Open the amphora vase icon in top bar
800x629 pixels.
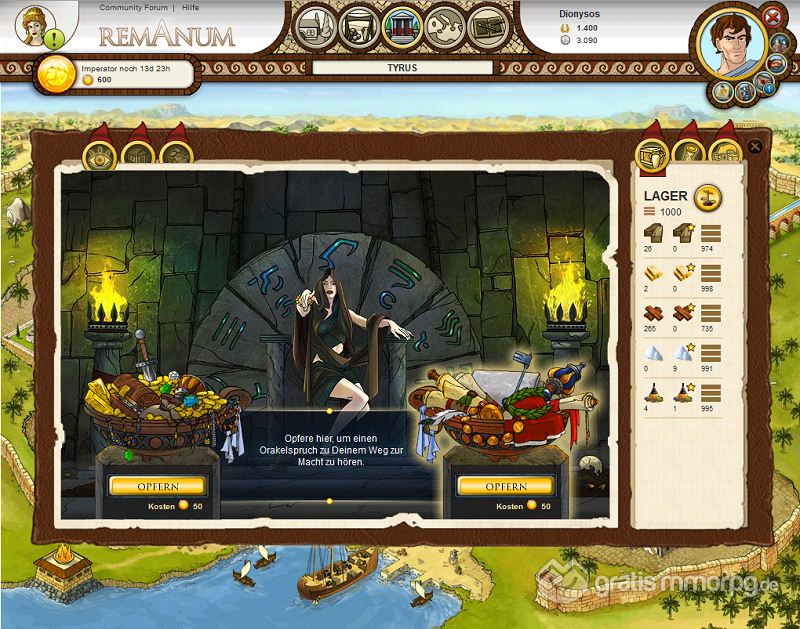358,27
